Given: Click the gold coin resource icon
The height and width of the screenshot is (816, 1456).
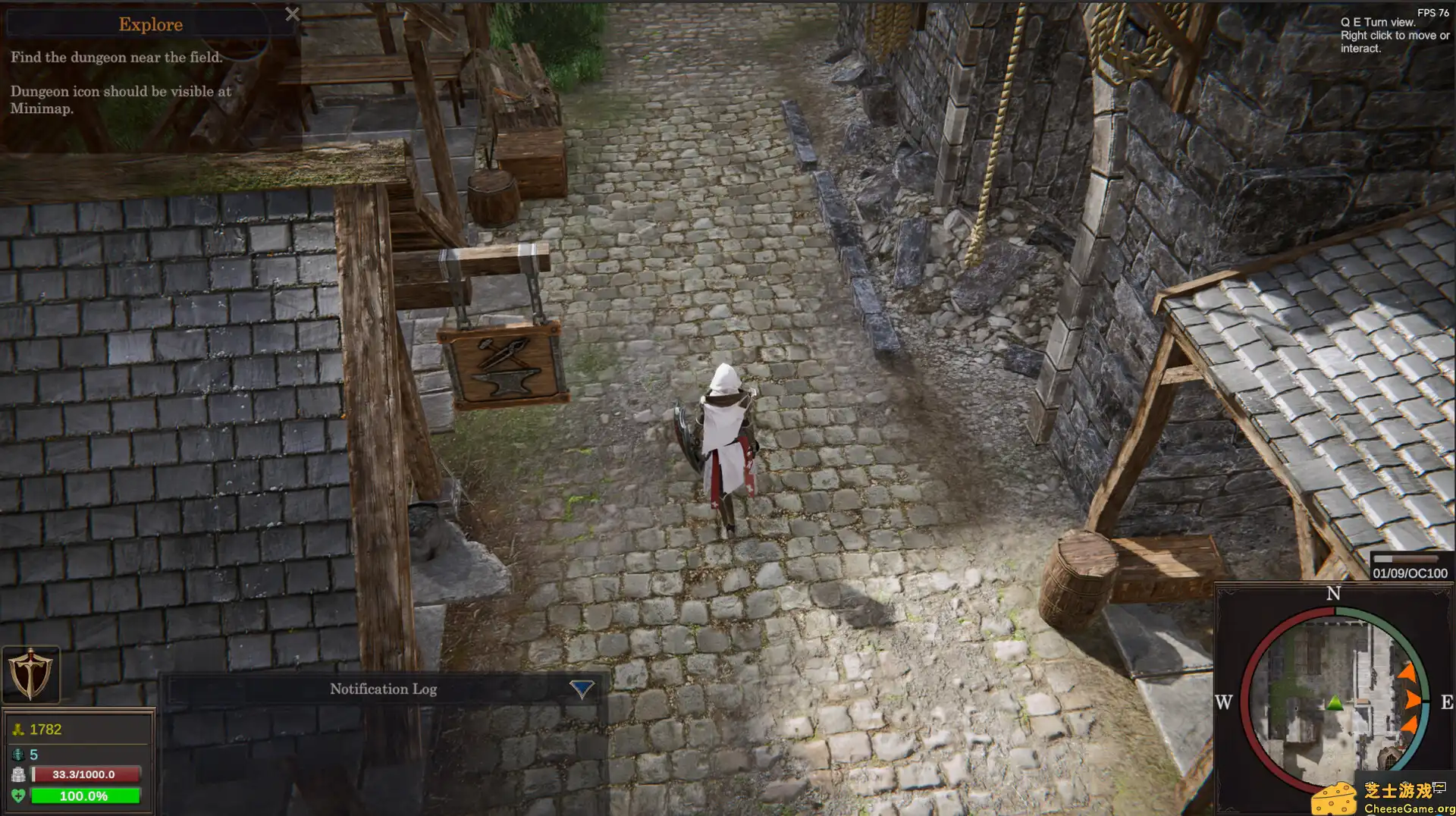Looking at the screenshot, I should tap(17, 729).
